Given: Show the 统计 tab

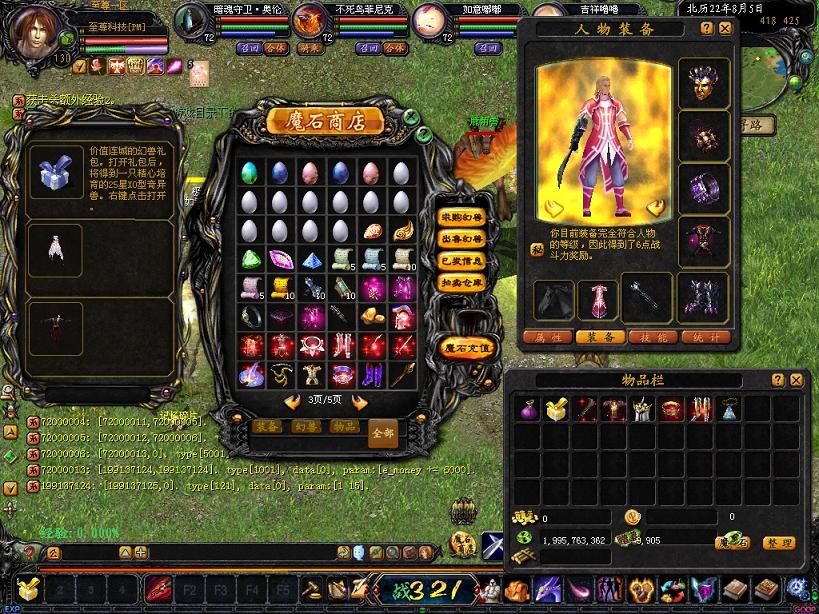Looking at the screenshot, I should [x=704, y=337].
